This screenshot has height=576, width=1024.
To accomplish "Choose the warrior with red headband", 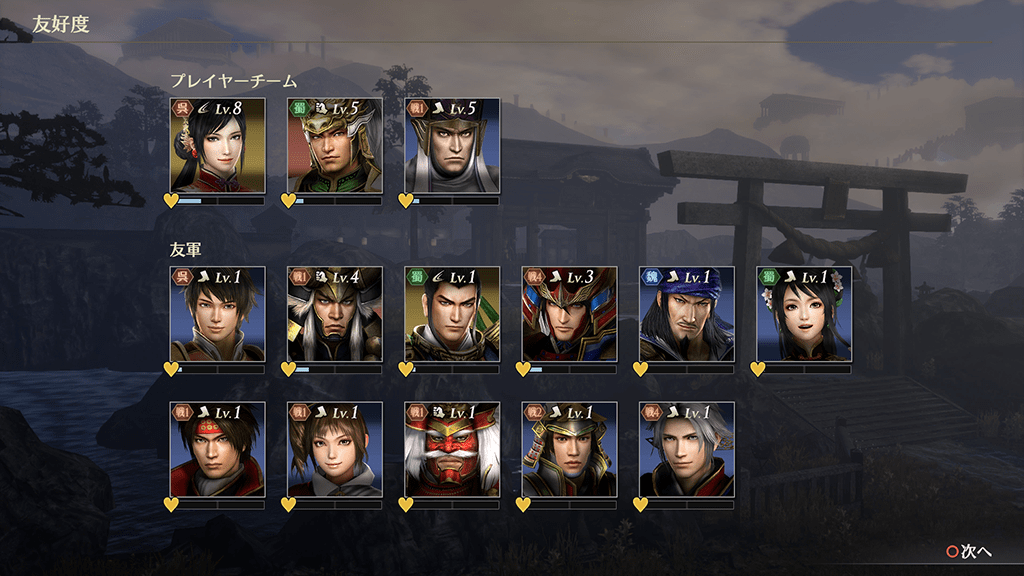I will tap(217, 450).
